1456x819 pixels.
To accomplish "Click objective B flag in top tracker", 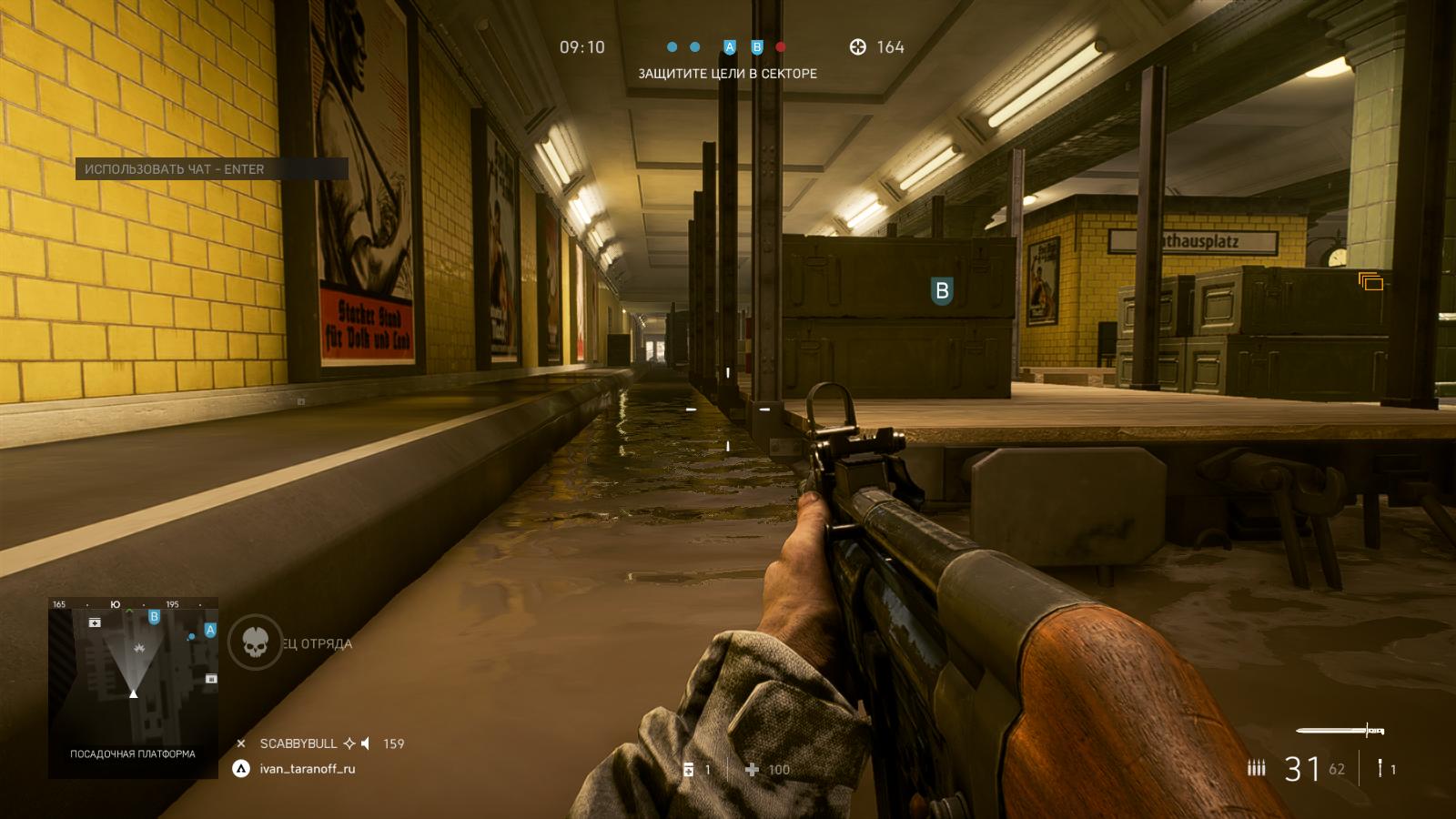I will pos(756,47).
